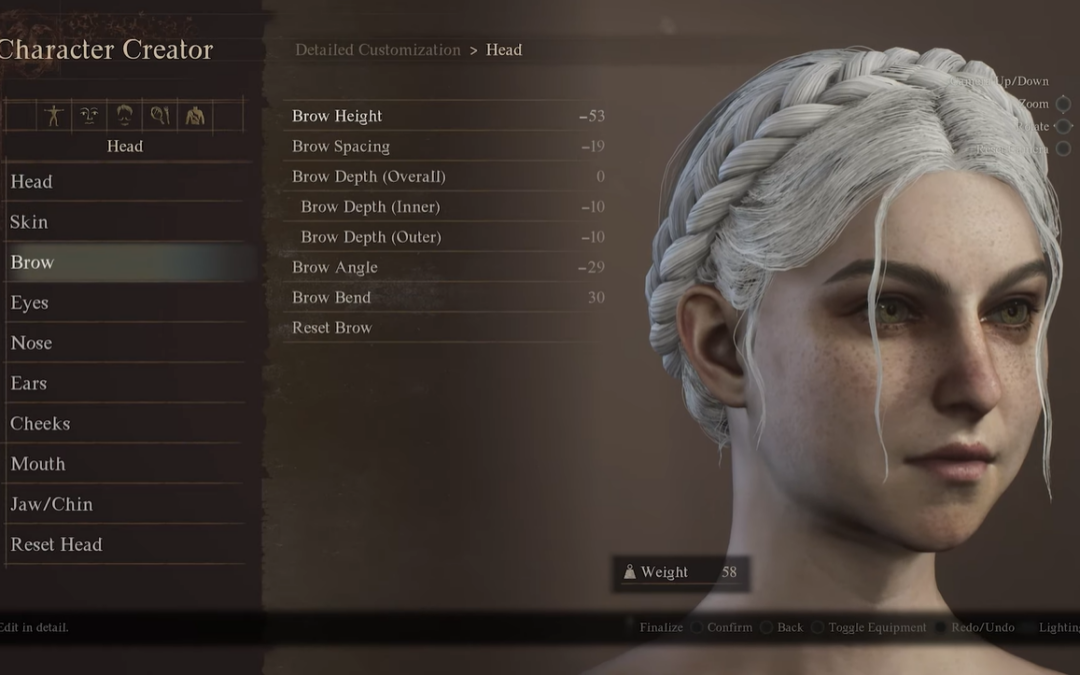
Task: Choose the Mouth category
Action: 38,464
